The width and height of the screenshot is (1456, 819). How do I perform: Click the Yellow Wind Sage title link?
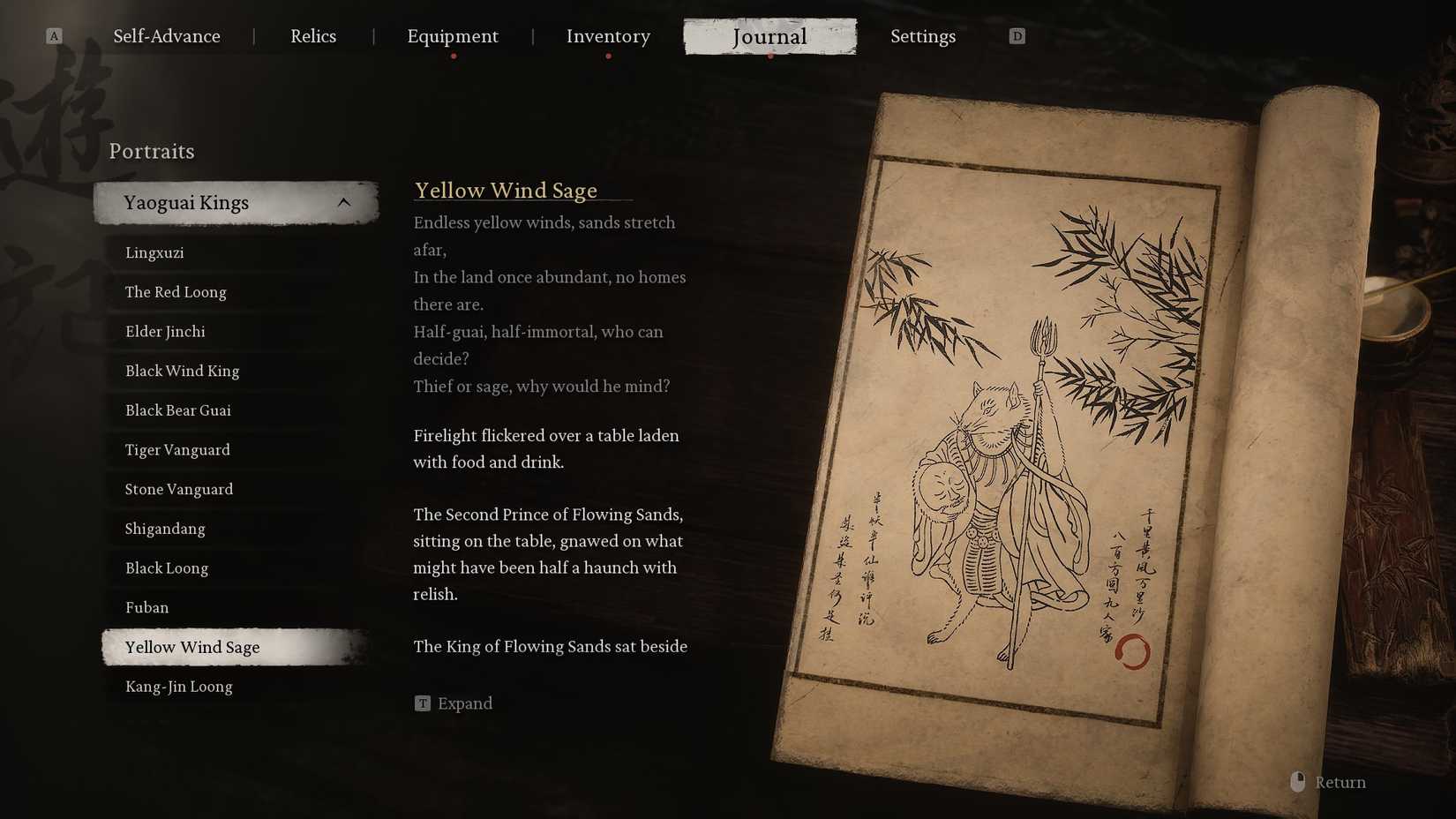point(506,190)
